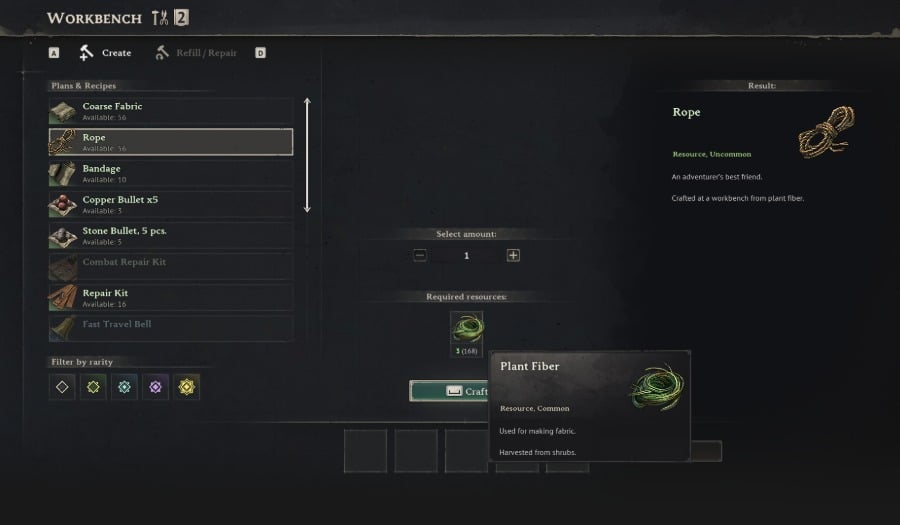Viewport: 900px width, 525px height.
Task: Open the Refill / Repair tab
Action: 197,53
